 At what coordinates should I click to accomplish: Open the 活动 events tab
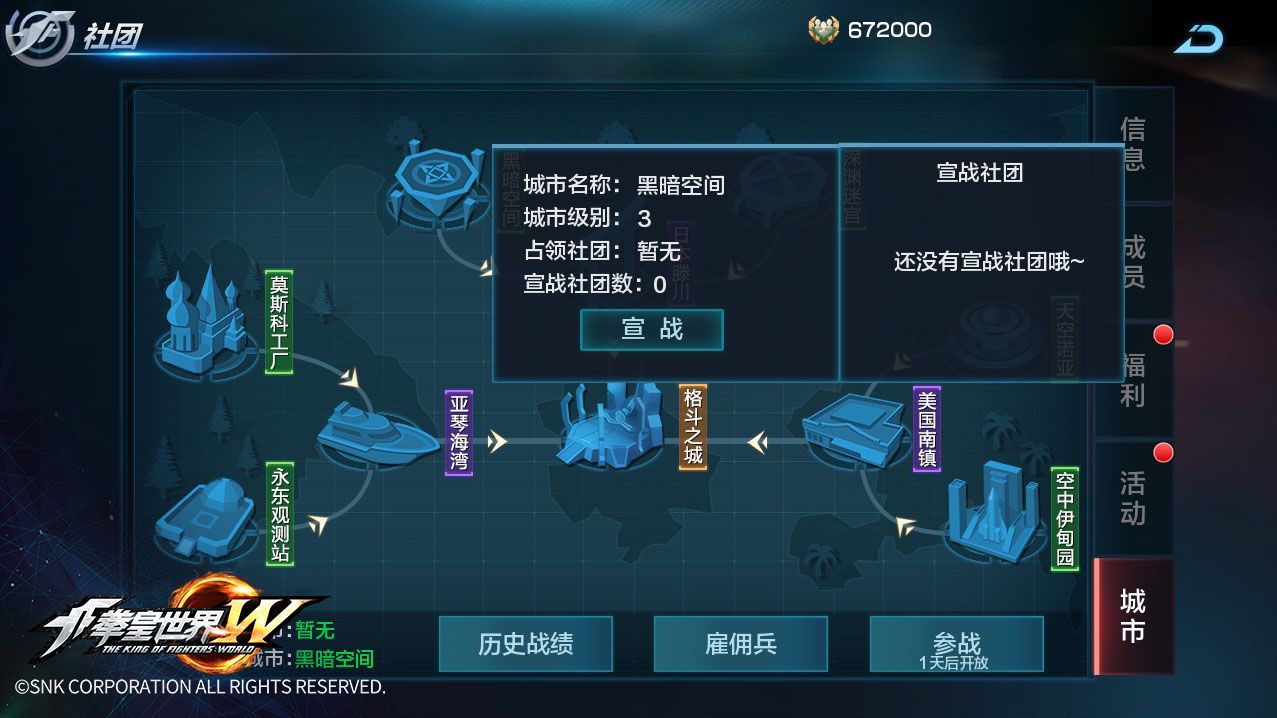click(x=1132, y=498)
